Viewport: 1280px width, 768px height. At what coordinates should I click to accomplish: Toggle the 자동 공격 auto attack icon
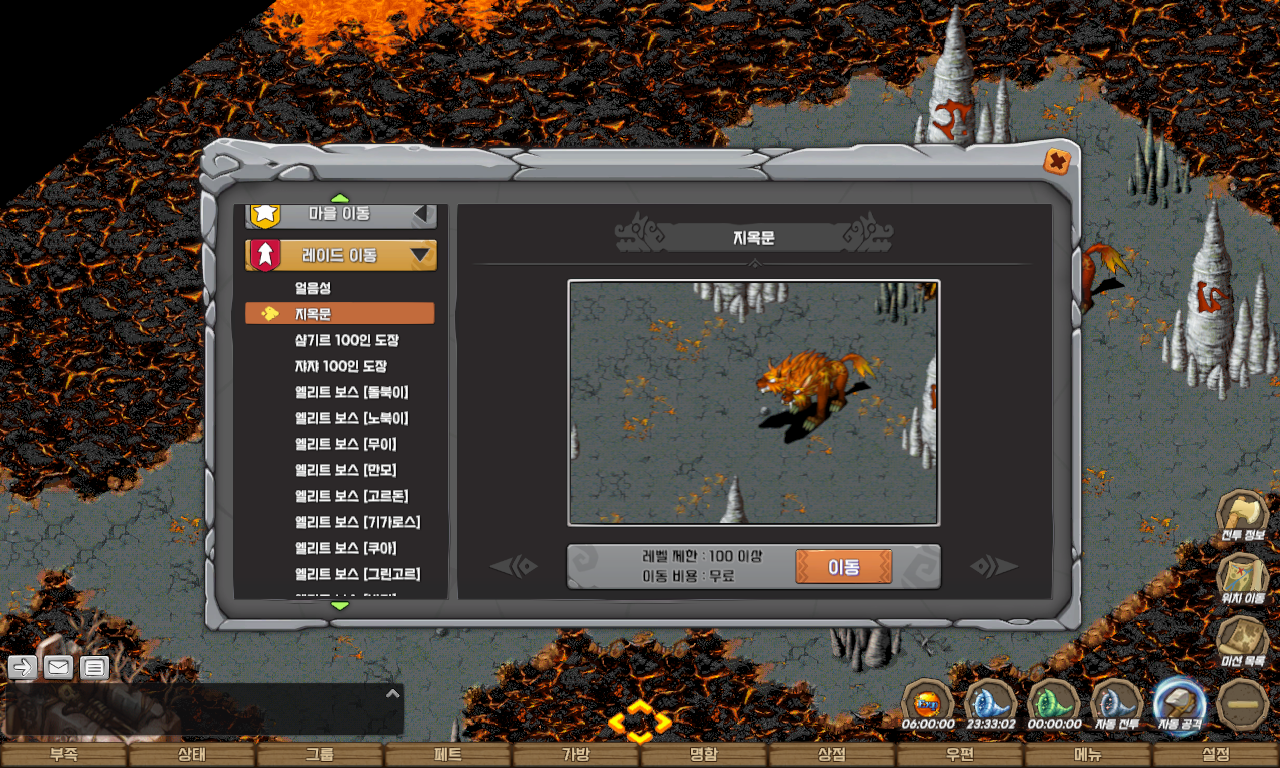pyautogui.click(x=1178, y=703)
